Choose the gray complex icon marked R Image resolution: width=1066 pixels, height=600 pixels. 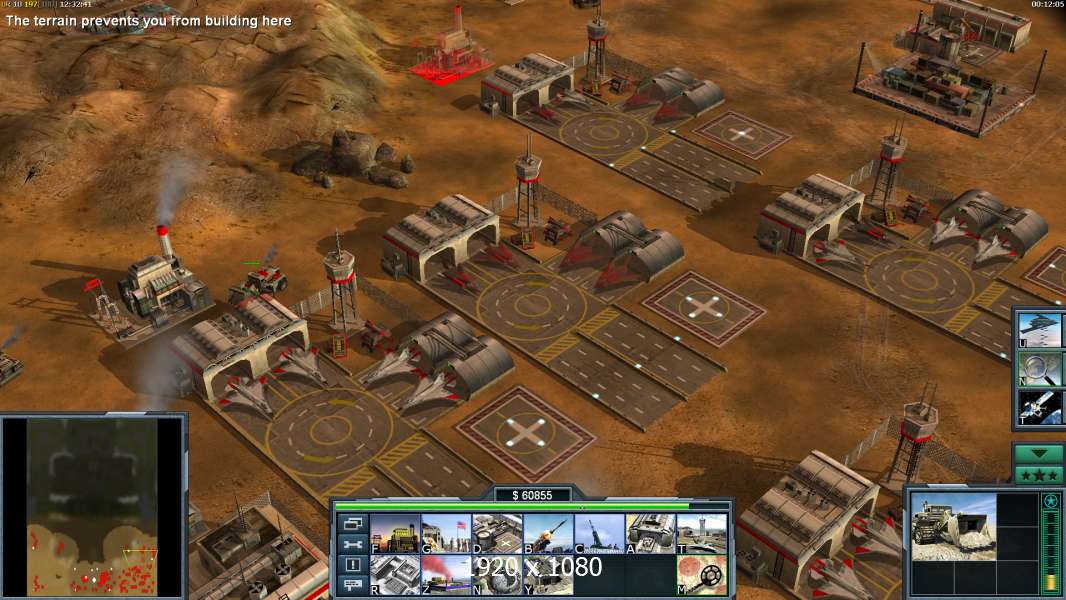[x=394, y=574]
